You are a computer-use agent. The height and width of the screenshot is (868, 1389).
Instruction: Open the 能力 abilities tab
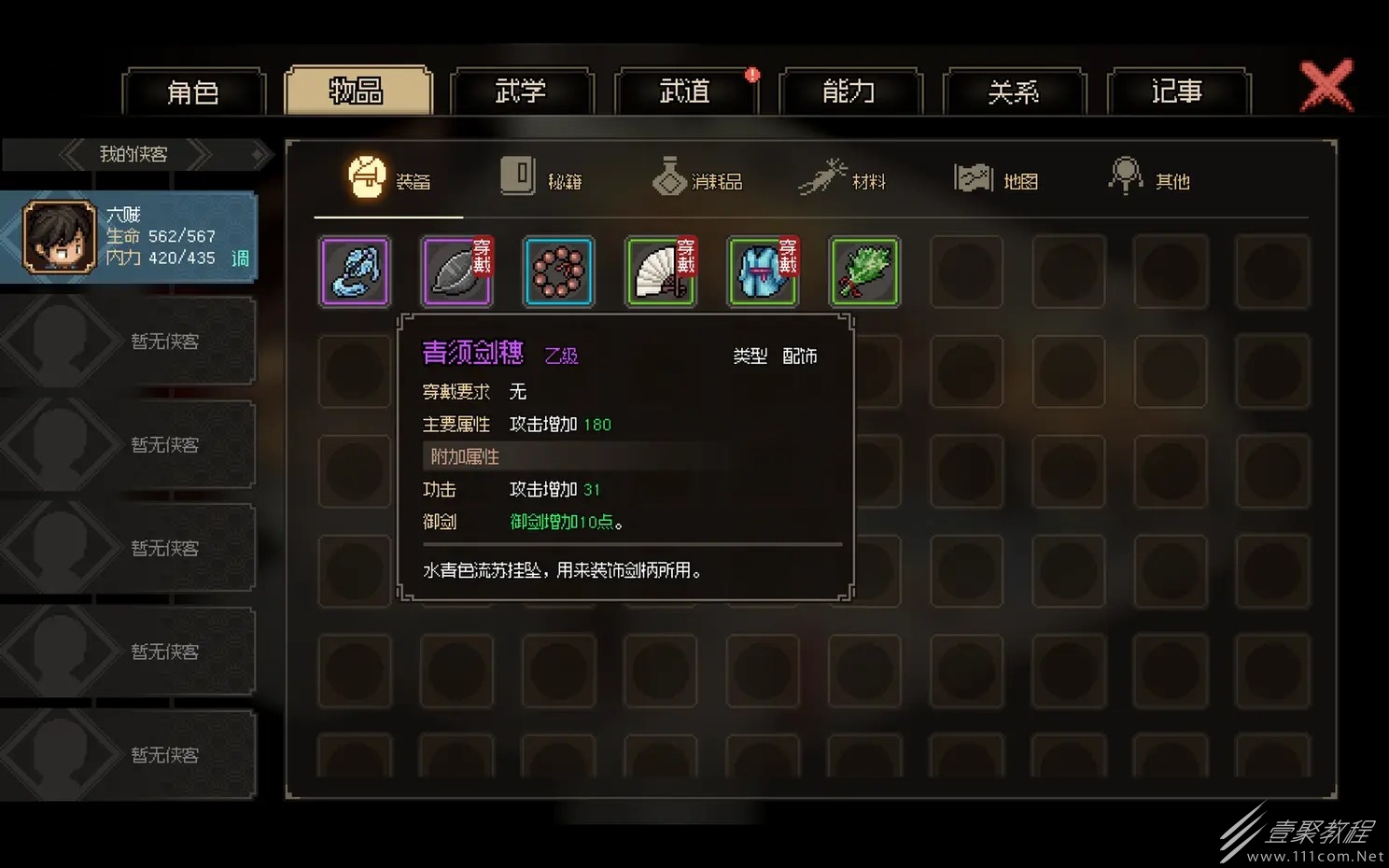pyautogui.click(x=850, y=91)
